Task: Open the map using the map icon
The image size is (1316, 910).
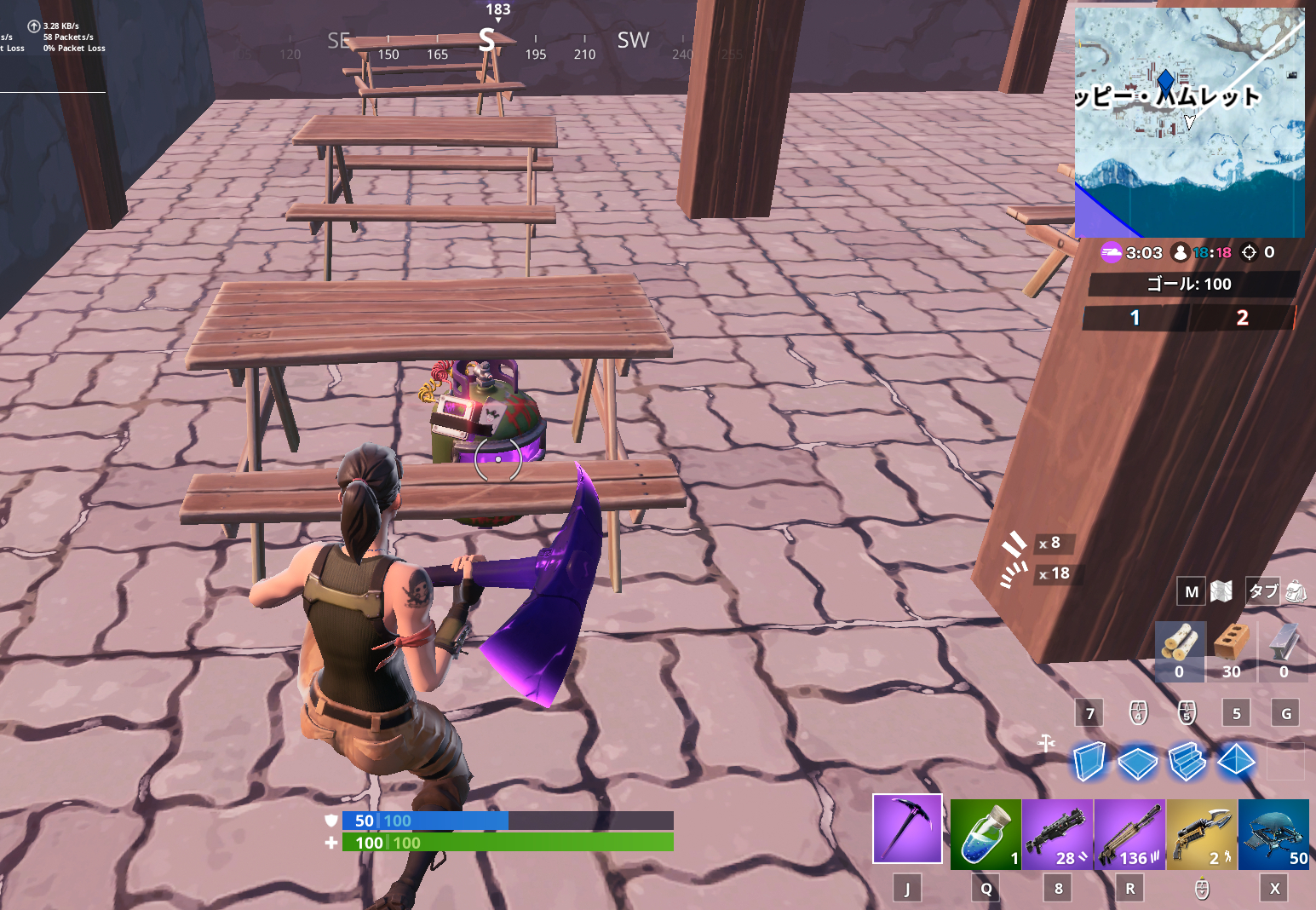Action: point(1221,590)
